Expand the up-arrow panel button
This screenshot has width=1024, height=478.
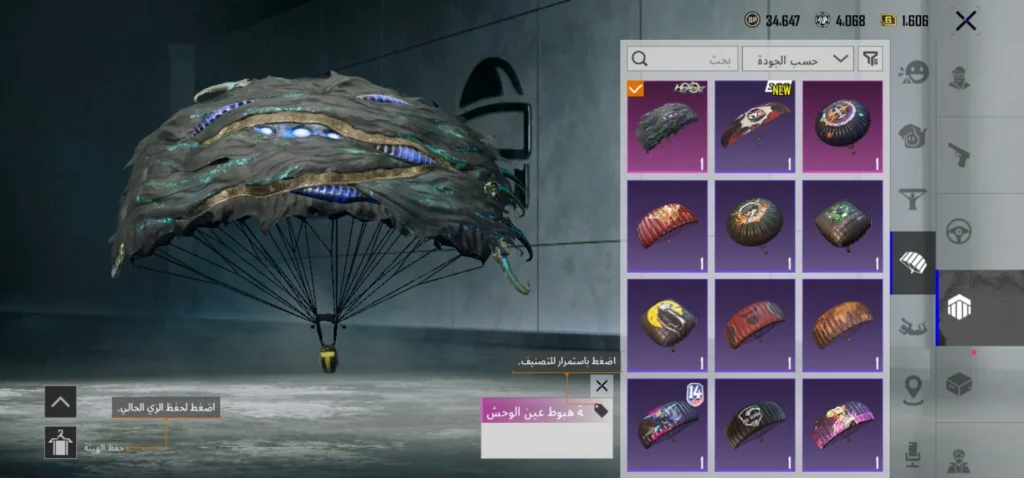tap(60, 402)
